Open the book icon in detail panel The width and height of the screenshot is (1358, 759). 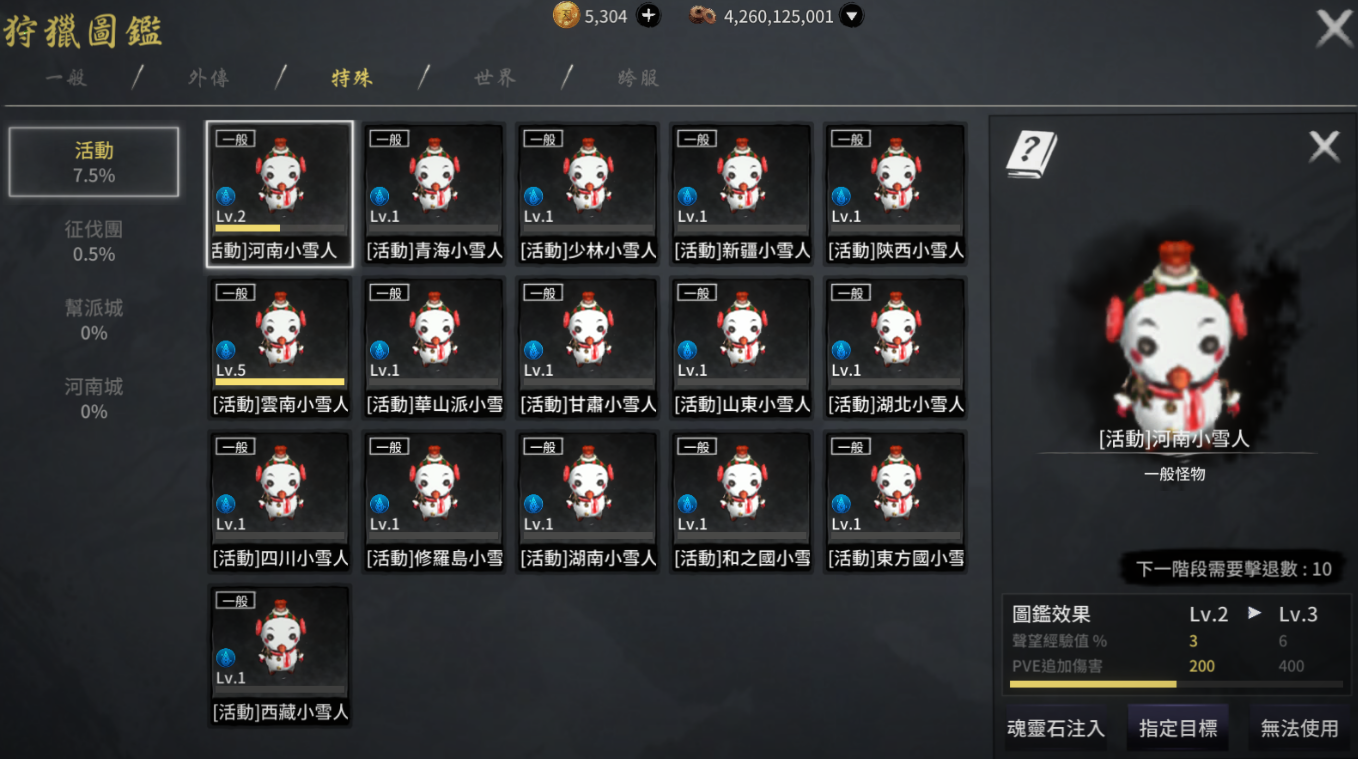pyautogui.click(x=1031, y=154)
